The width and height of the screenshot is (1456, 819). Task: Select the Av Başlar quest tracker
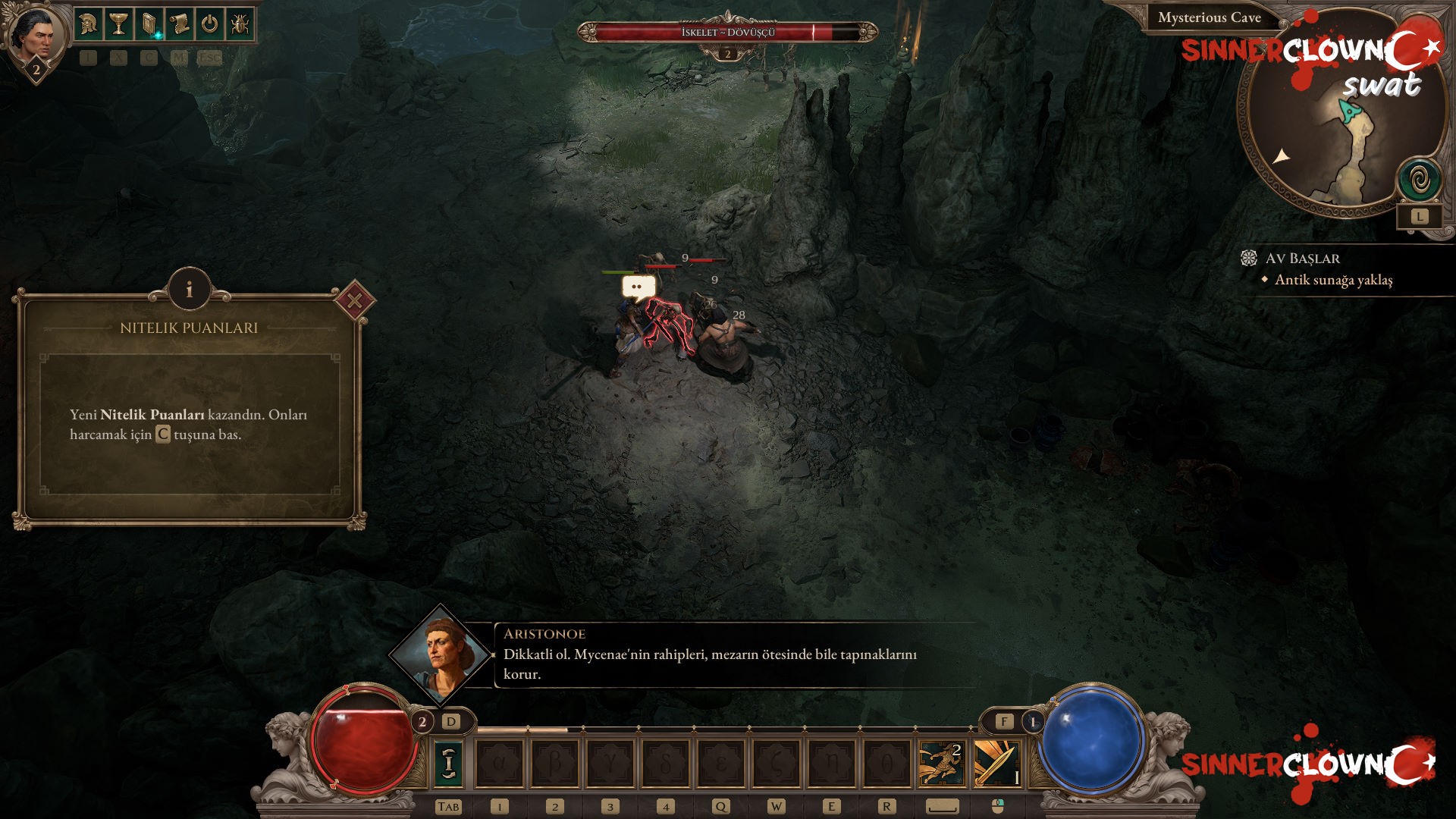click(x=1302, y=259)
